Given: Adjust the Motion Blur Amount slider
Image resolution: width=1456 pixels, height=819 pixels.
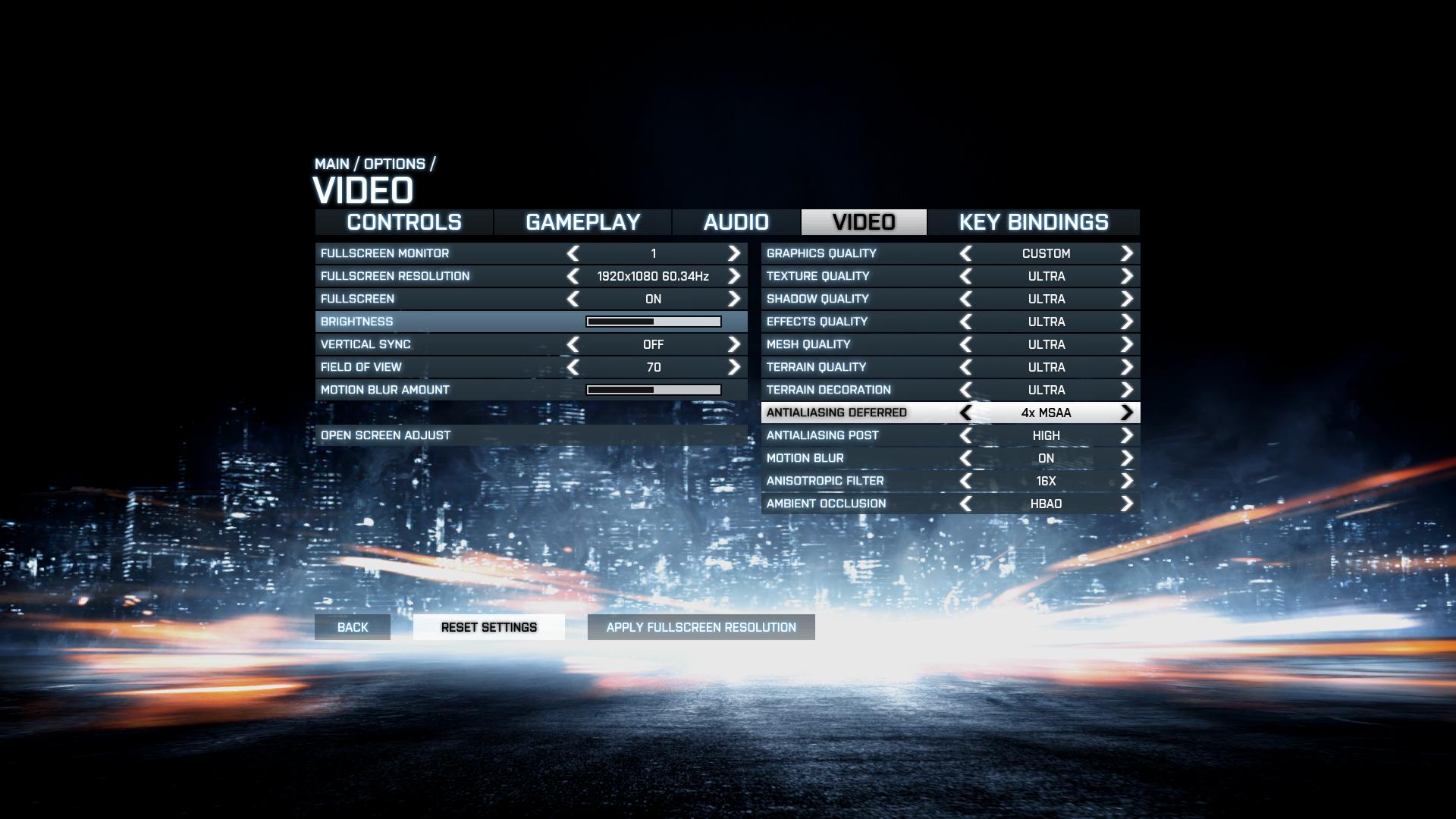Looking at the screenshot, I should point(654,390).
